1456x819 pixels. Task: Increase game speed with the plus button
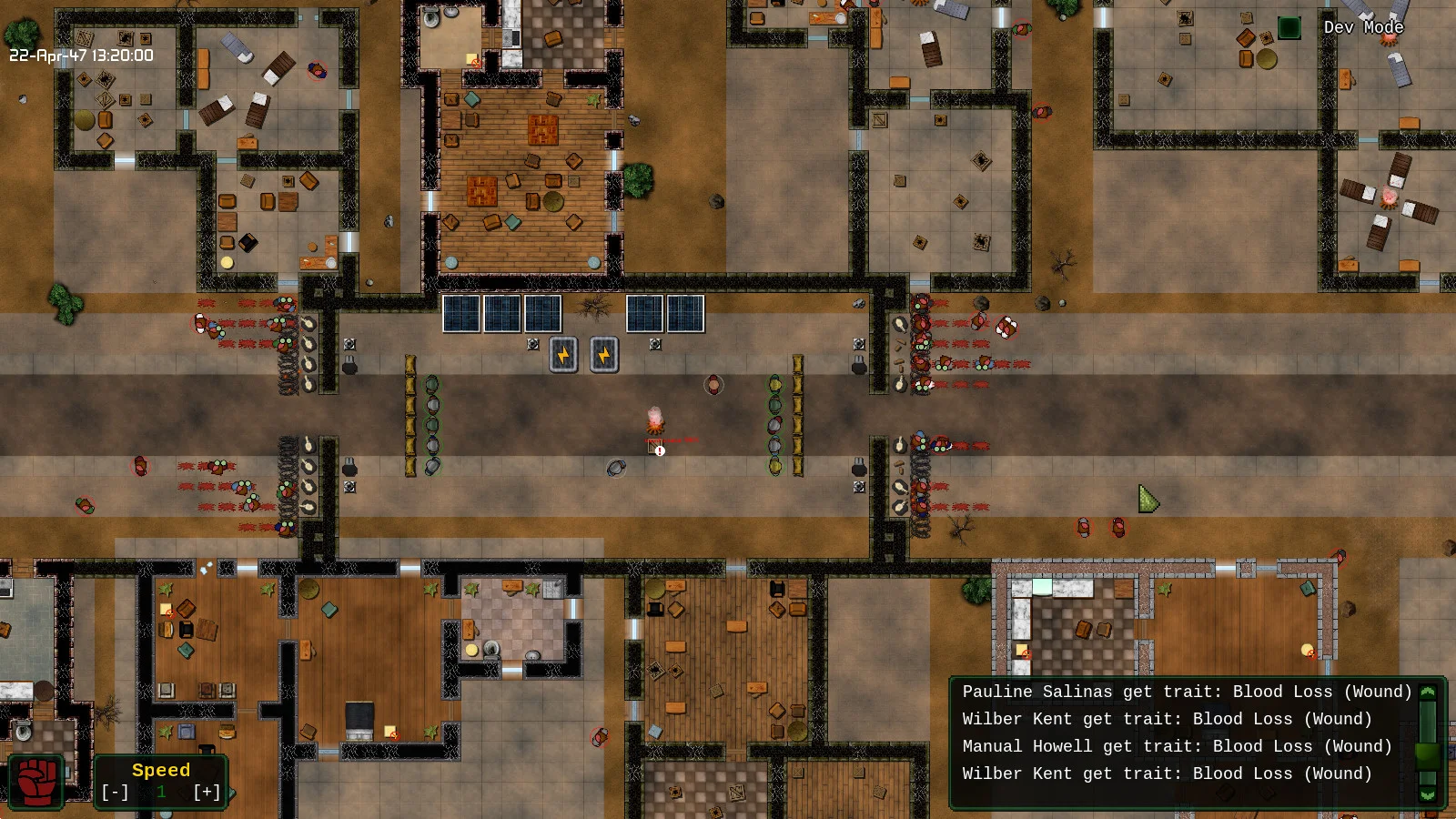click(x=207, y=793)
